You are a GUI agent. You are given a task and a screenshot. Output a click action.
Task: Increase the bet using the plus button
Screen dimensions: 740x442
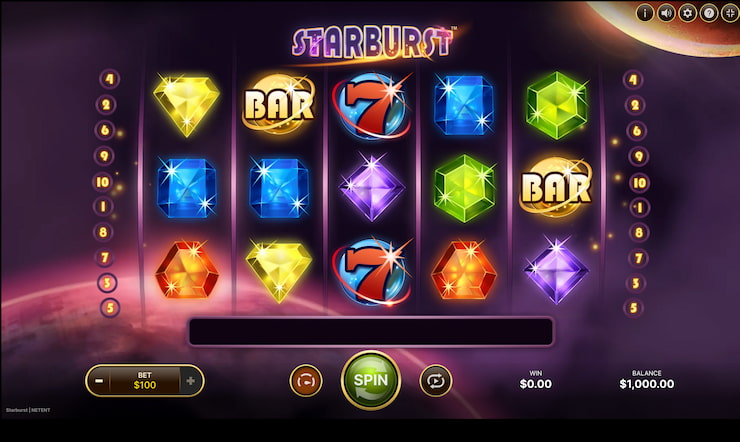pos(191,381)
